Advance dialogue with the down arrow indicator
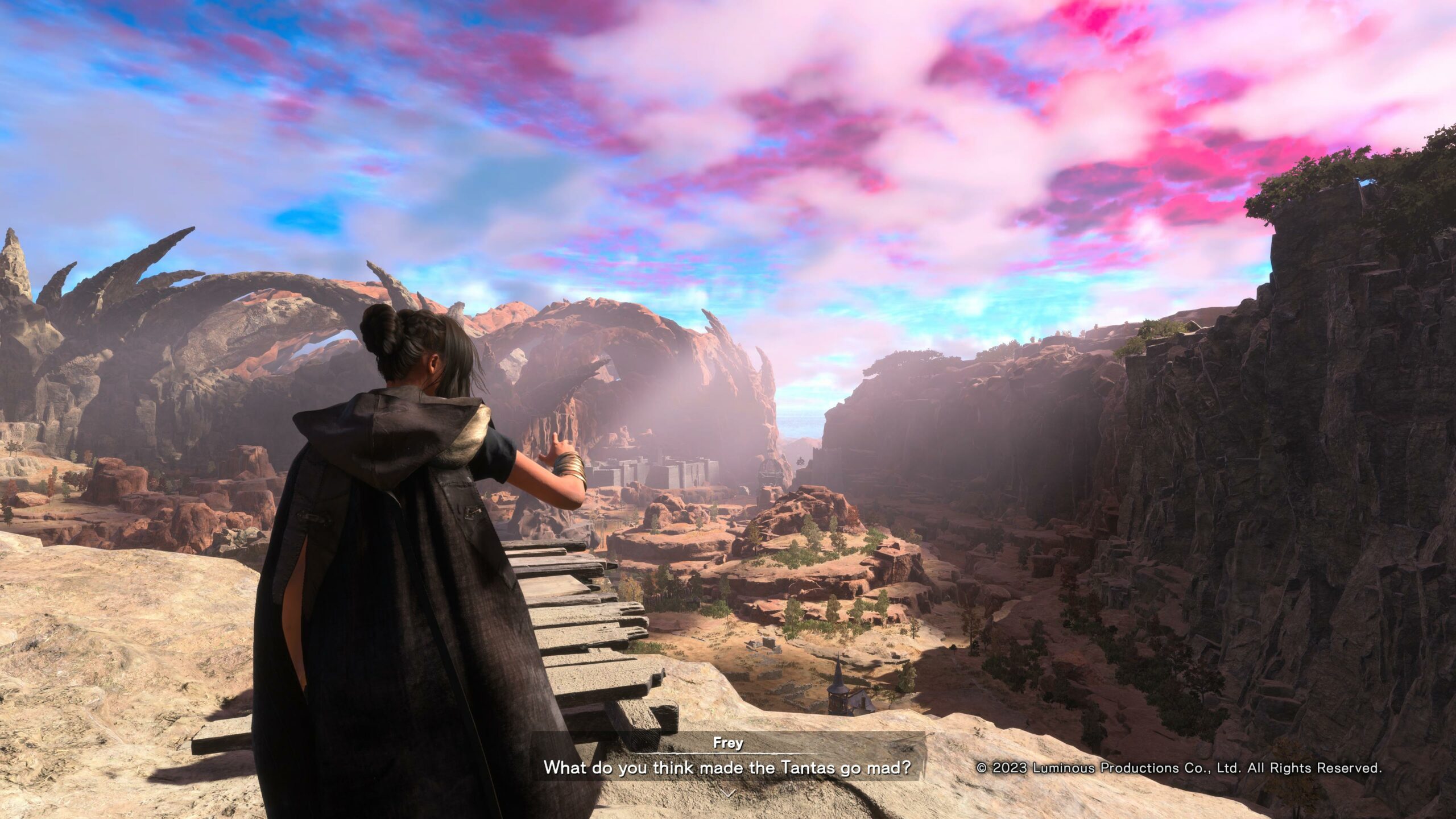The height and width of the screenshot is (819, 1456). click(x=728, y=793)
